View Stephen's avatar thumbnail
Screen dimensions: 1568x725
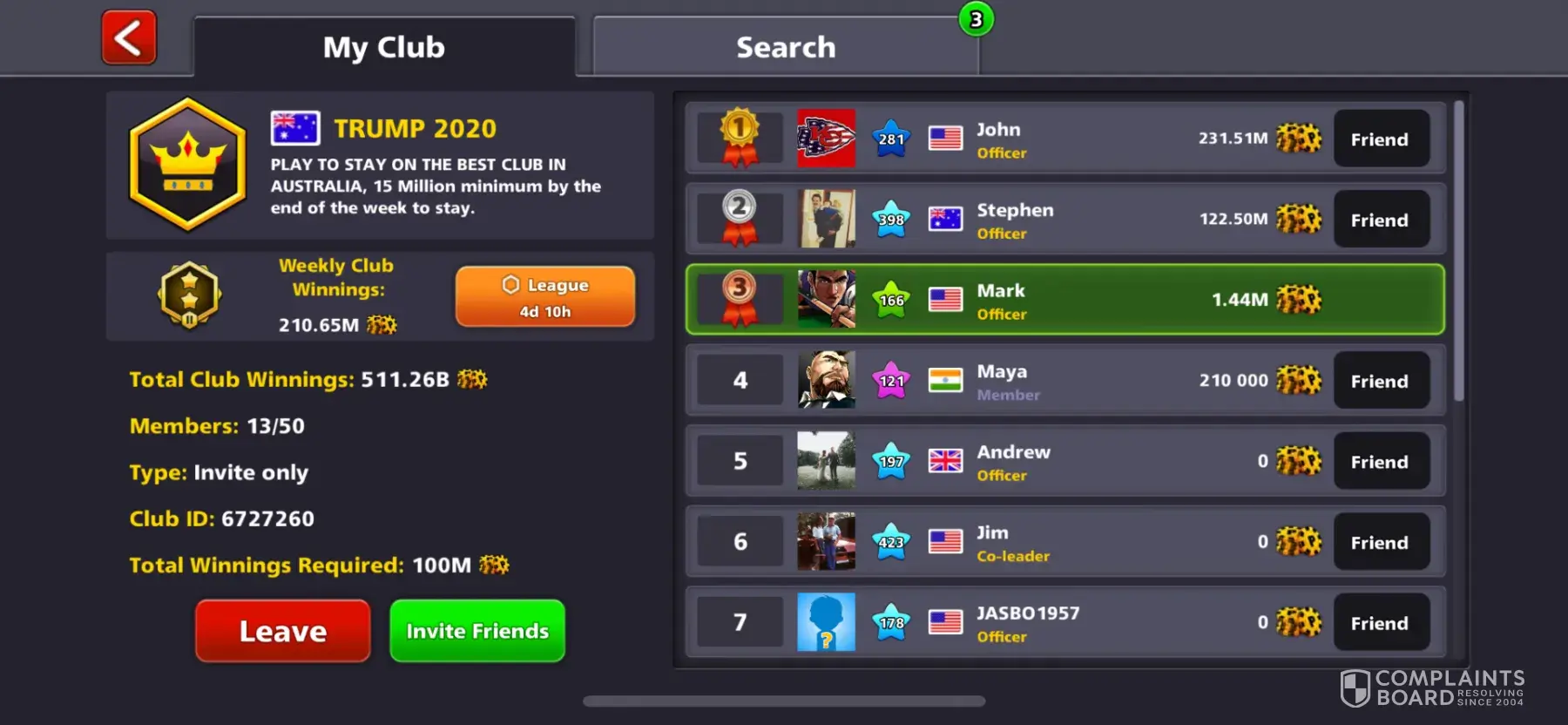tap(826, 219)
